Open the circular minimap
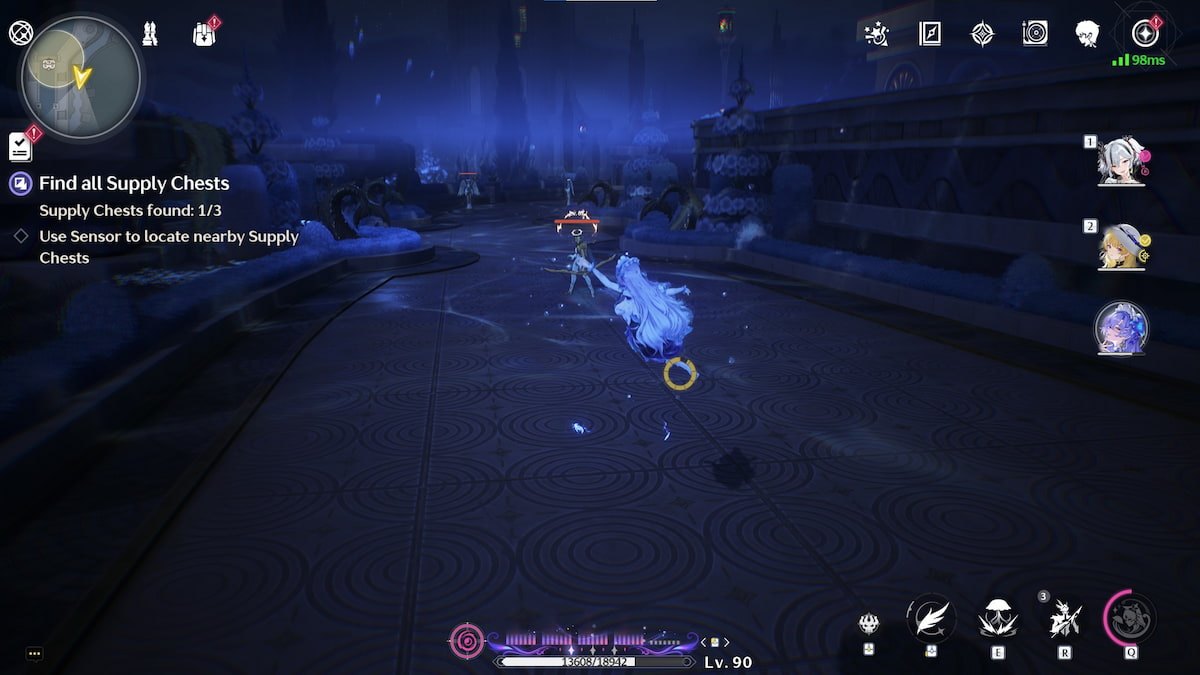This screenshot has width=1200, height=675. coord(80,77)
